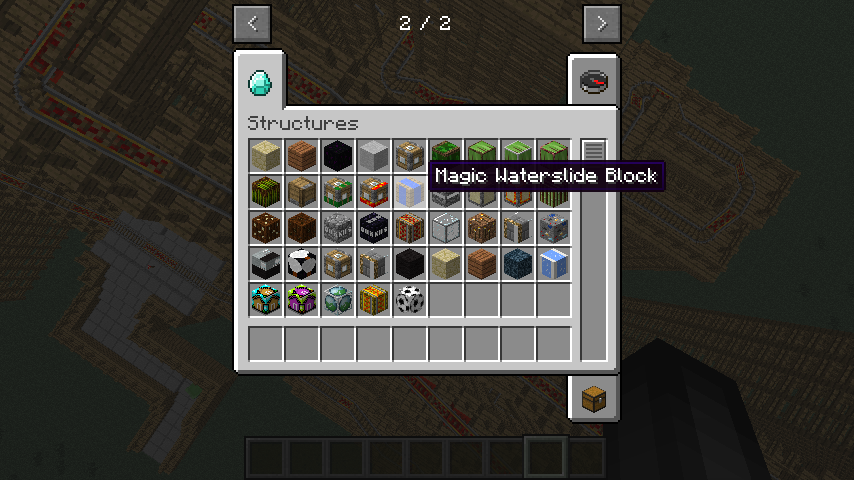This screenshot has height=480, width=854.
Task: Pick the black-and-white sphere block
Action: click(x=303, y=264)
